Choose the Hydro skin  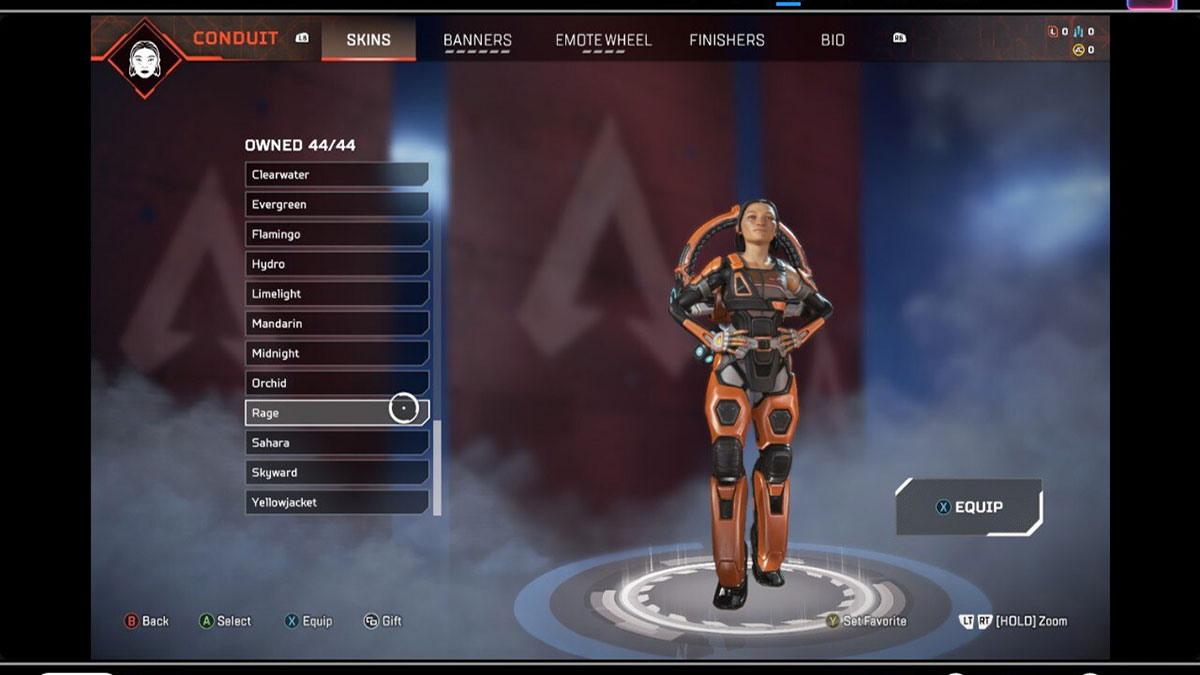pos(336,264)
